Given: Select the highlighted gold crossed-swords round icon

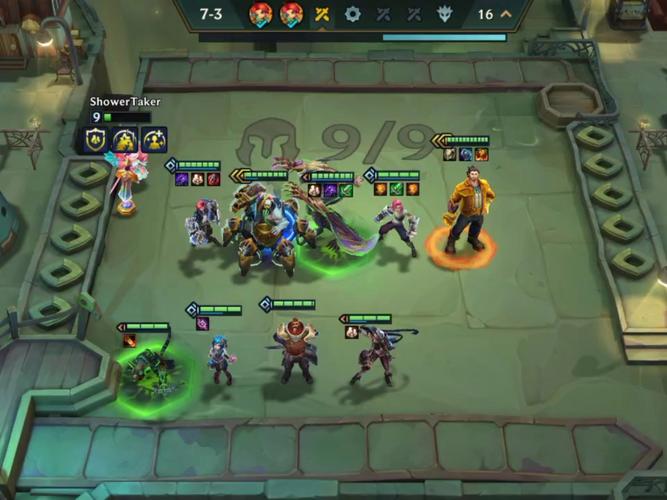Looking at the screenshot, I should [x=322, y=14].
